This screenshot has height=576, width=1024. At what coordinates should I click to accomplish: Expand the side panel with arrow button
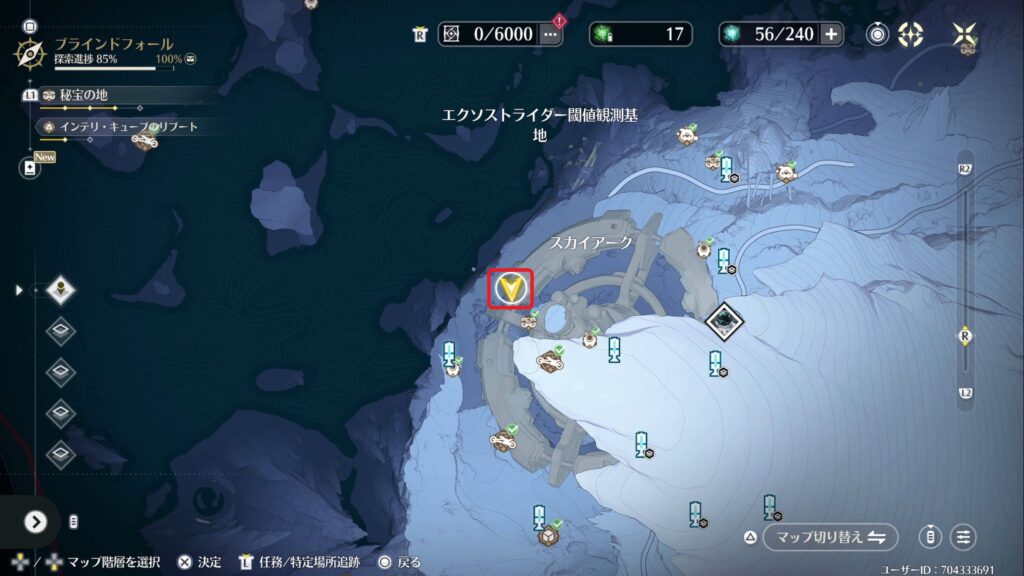(36, 522)
